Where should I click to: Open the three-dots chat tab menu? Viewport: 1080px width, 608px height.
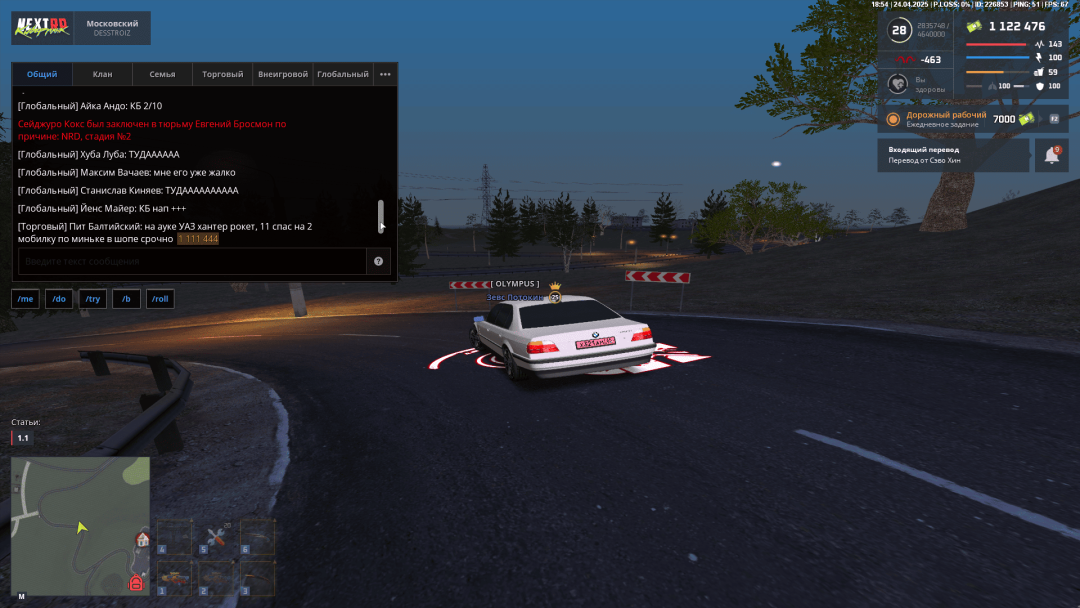385,74
